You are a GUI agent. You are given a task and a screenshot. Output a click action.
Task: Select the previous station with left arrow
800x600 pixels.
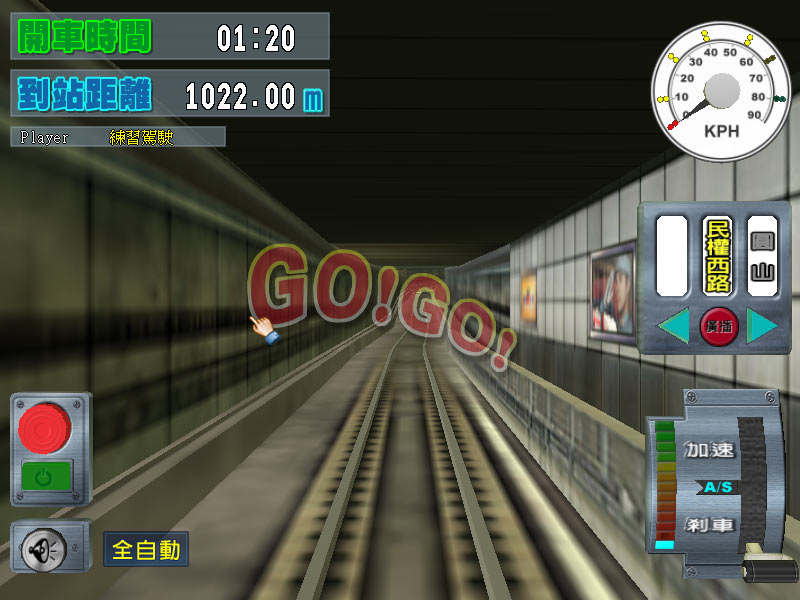673,327
